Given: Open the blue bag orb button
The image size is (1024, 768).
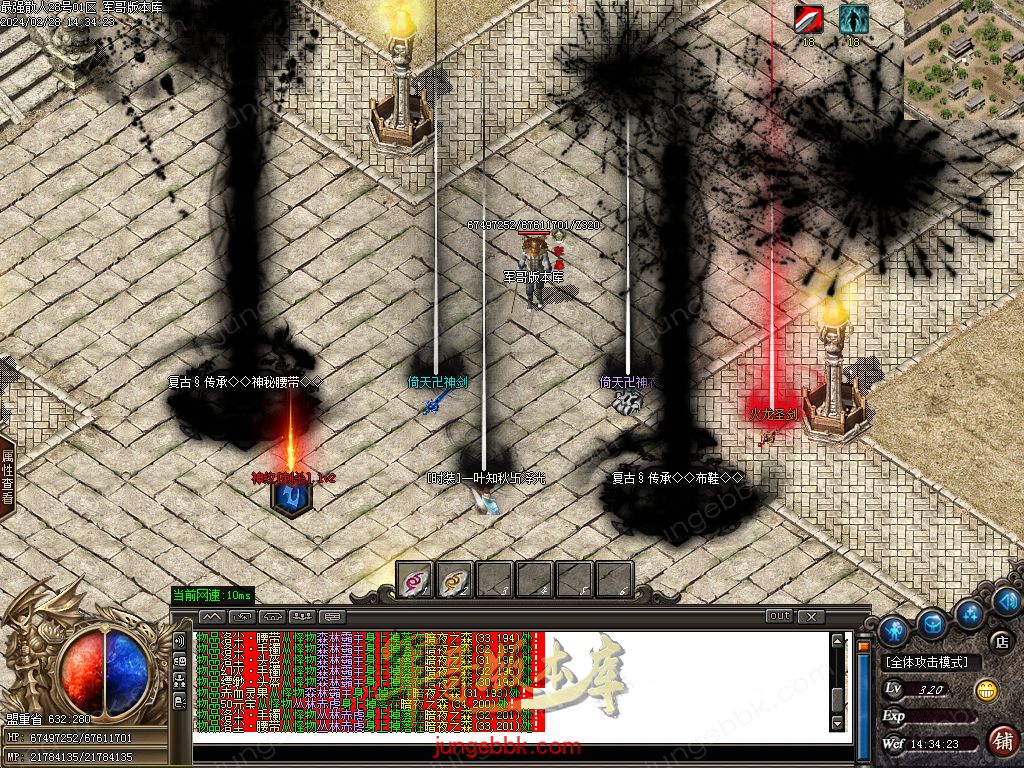Looking at the screenshot, I should click(932, 623).
